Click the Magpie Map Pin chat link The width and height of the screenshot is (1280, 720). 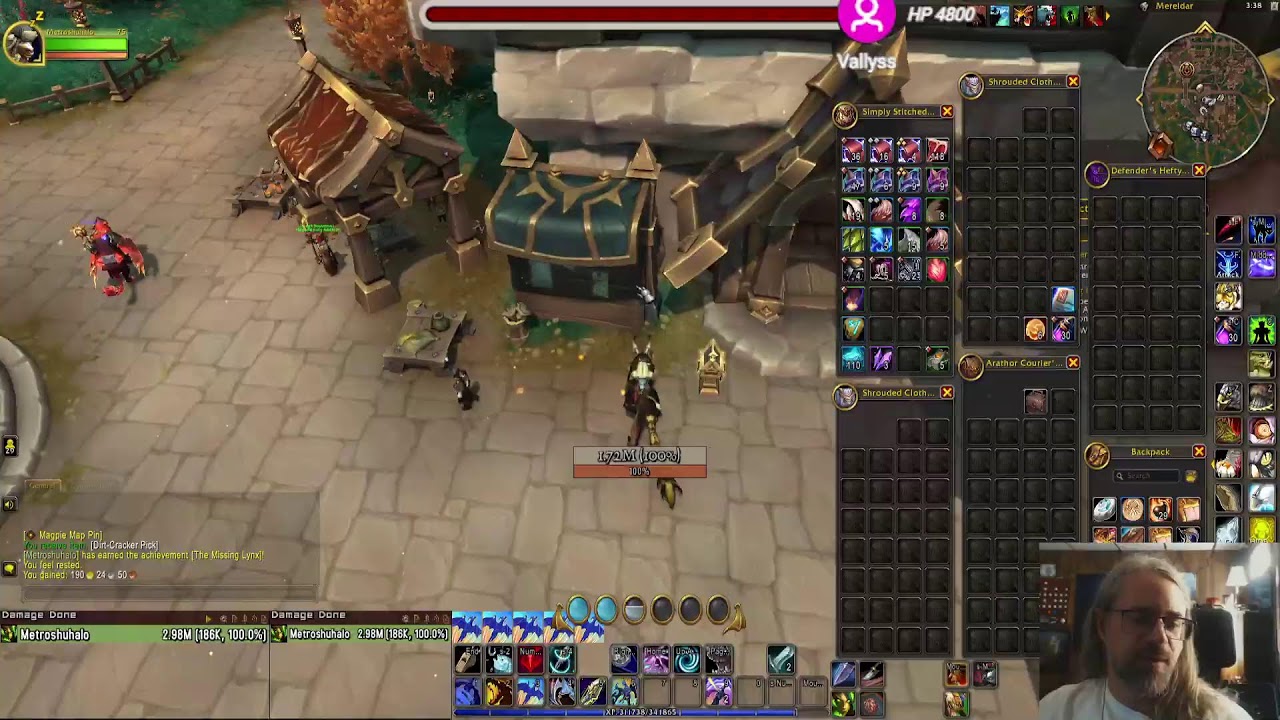(70, 536)
